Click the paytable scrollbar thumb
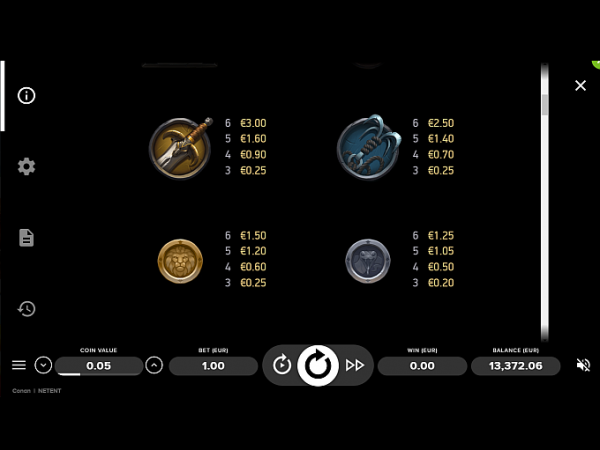Screen dimensions: 600x450 545,104
